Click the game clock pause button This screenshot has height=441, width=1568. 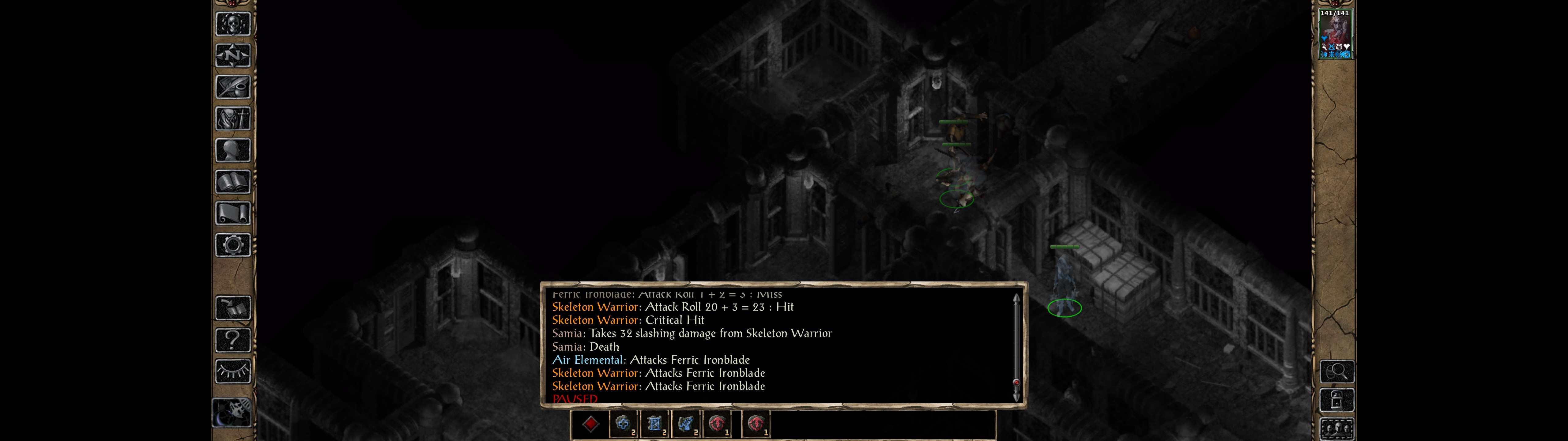click(232, 413)
